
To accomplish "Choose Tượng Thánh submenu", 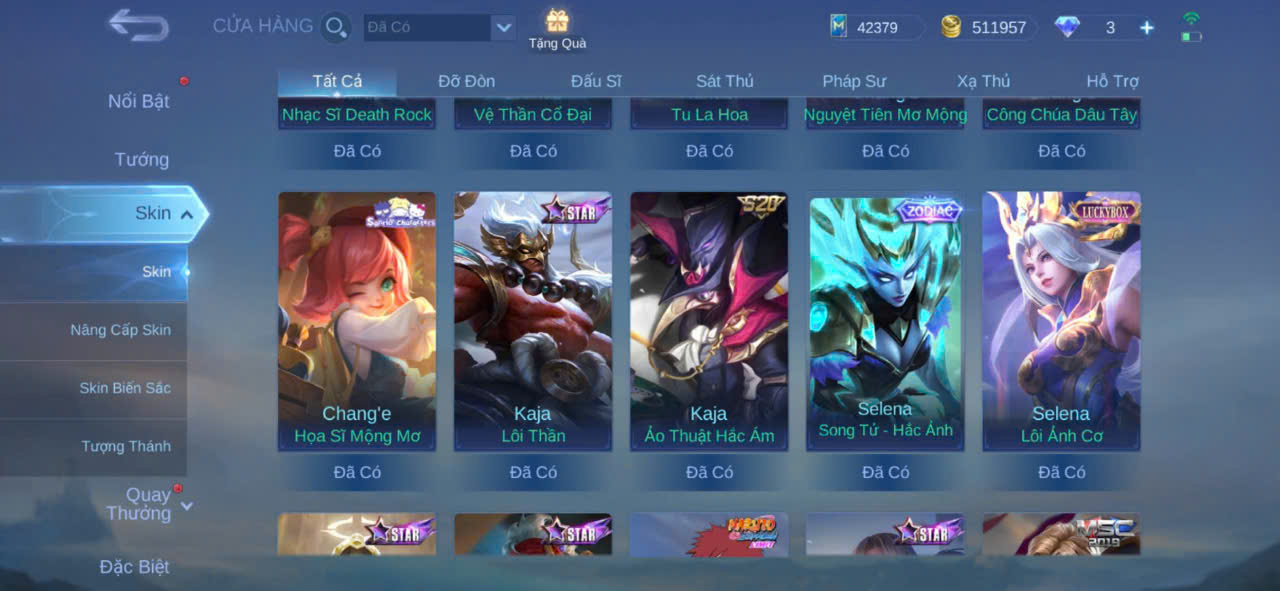I will tap(126, 446).
